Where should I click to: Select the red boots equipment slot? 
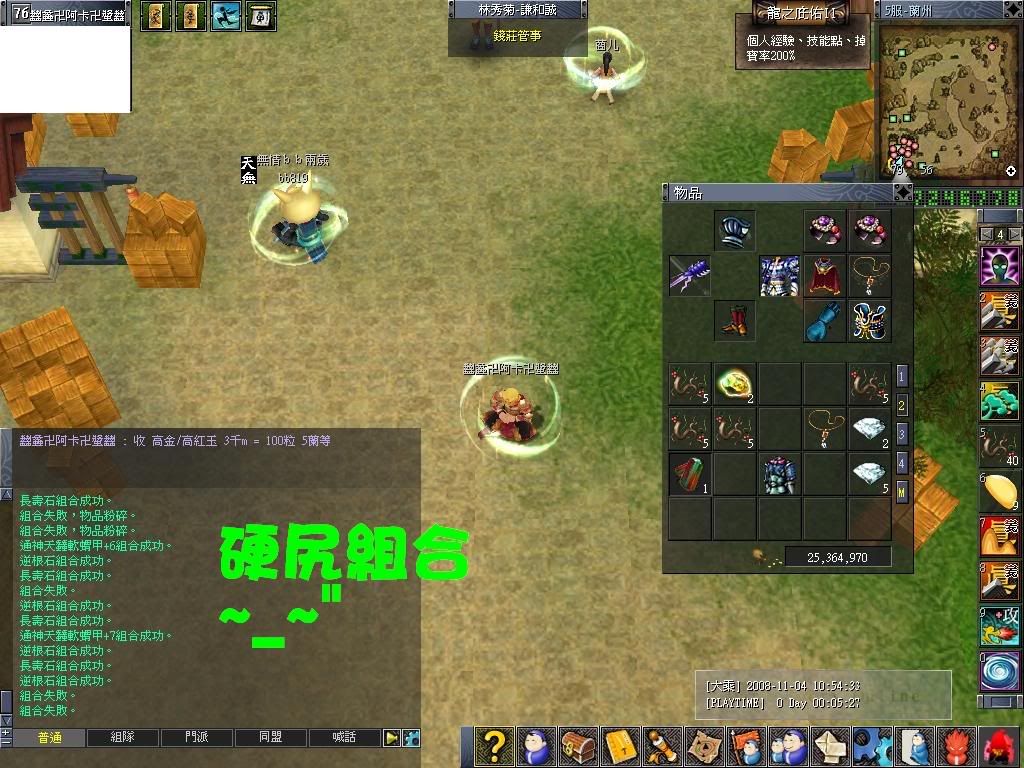(735, 321)
